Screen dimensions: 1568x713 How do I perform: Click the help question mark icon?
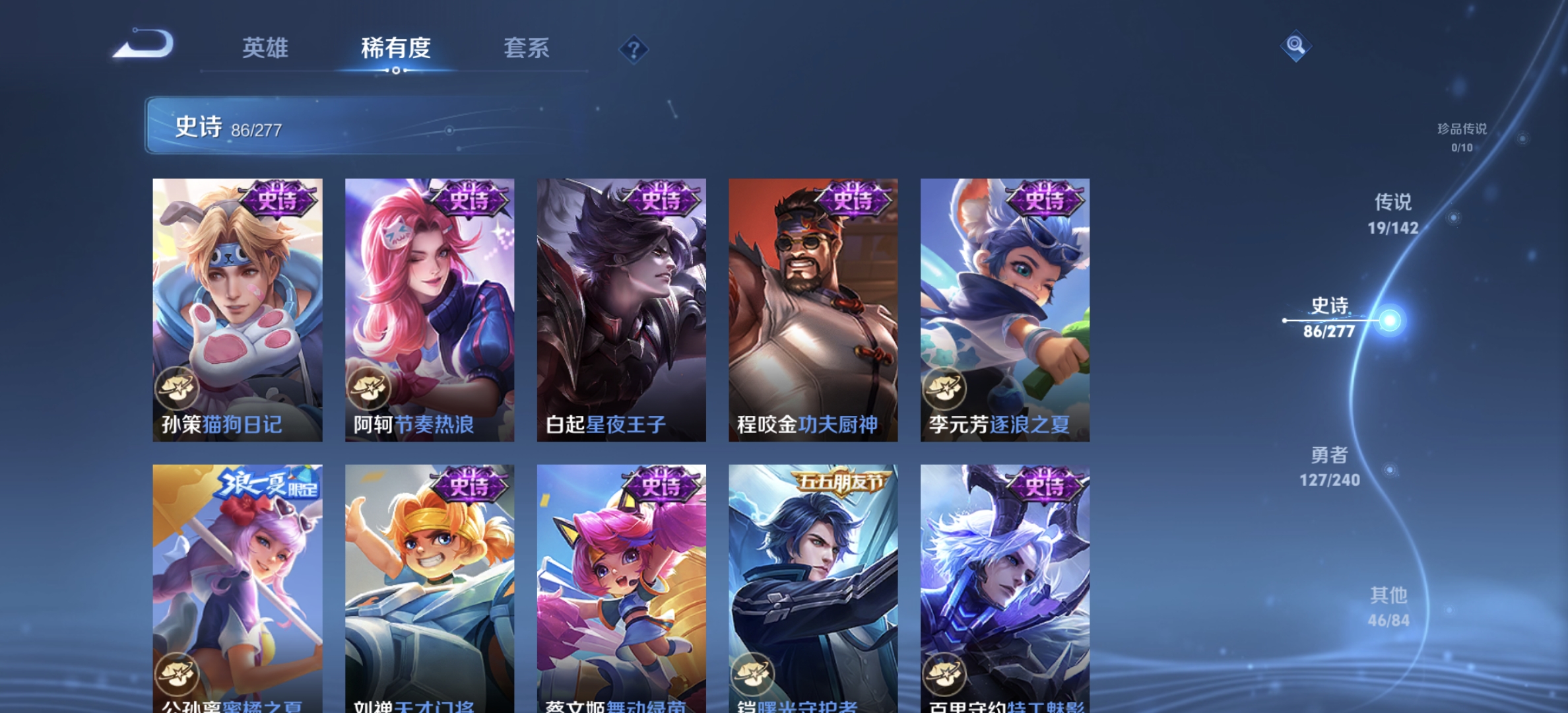click(x=633, y=49)
